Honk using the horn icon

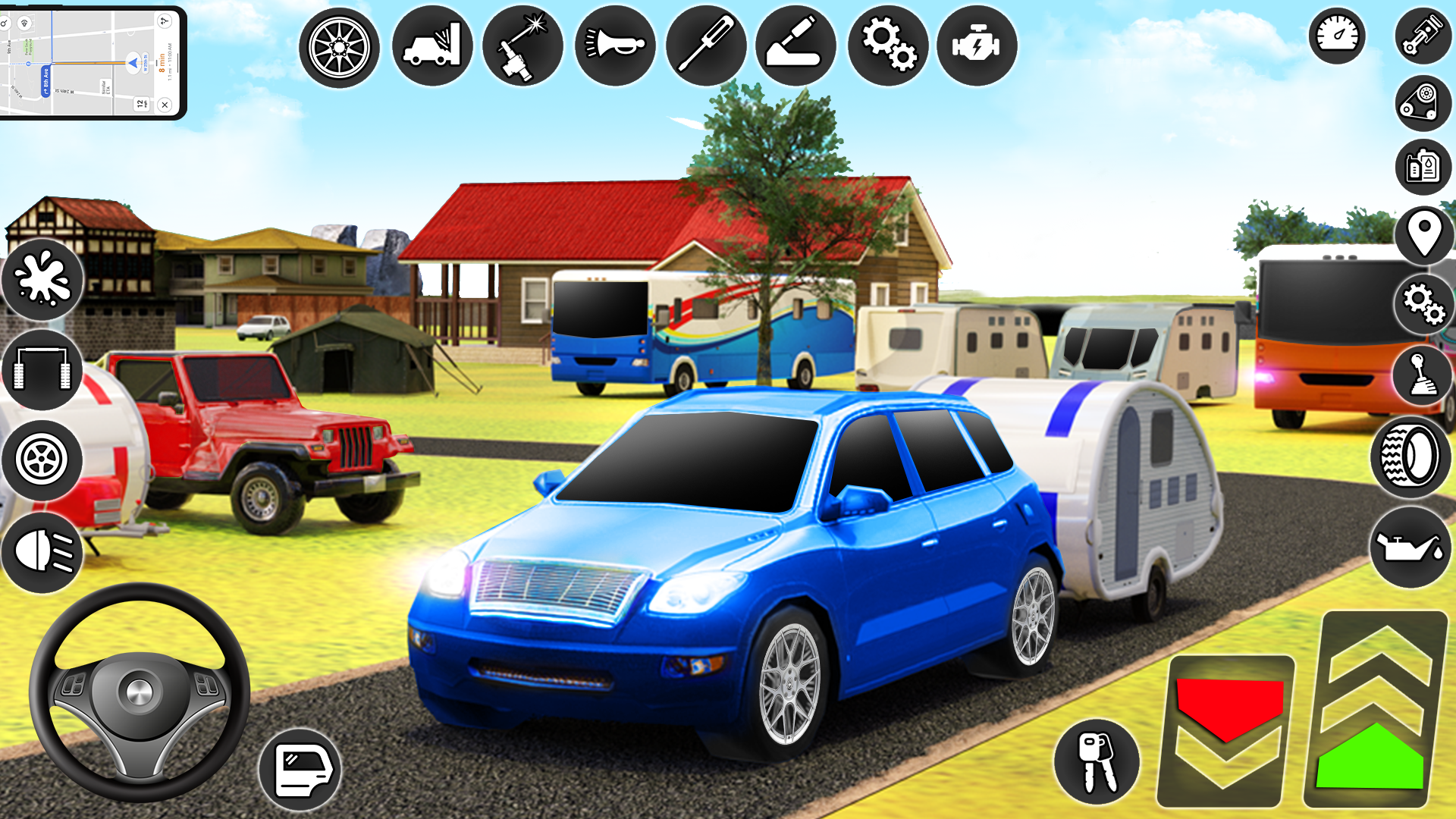pyautogui.click(x=615, y=46)
